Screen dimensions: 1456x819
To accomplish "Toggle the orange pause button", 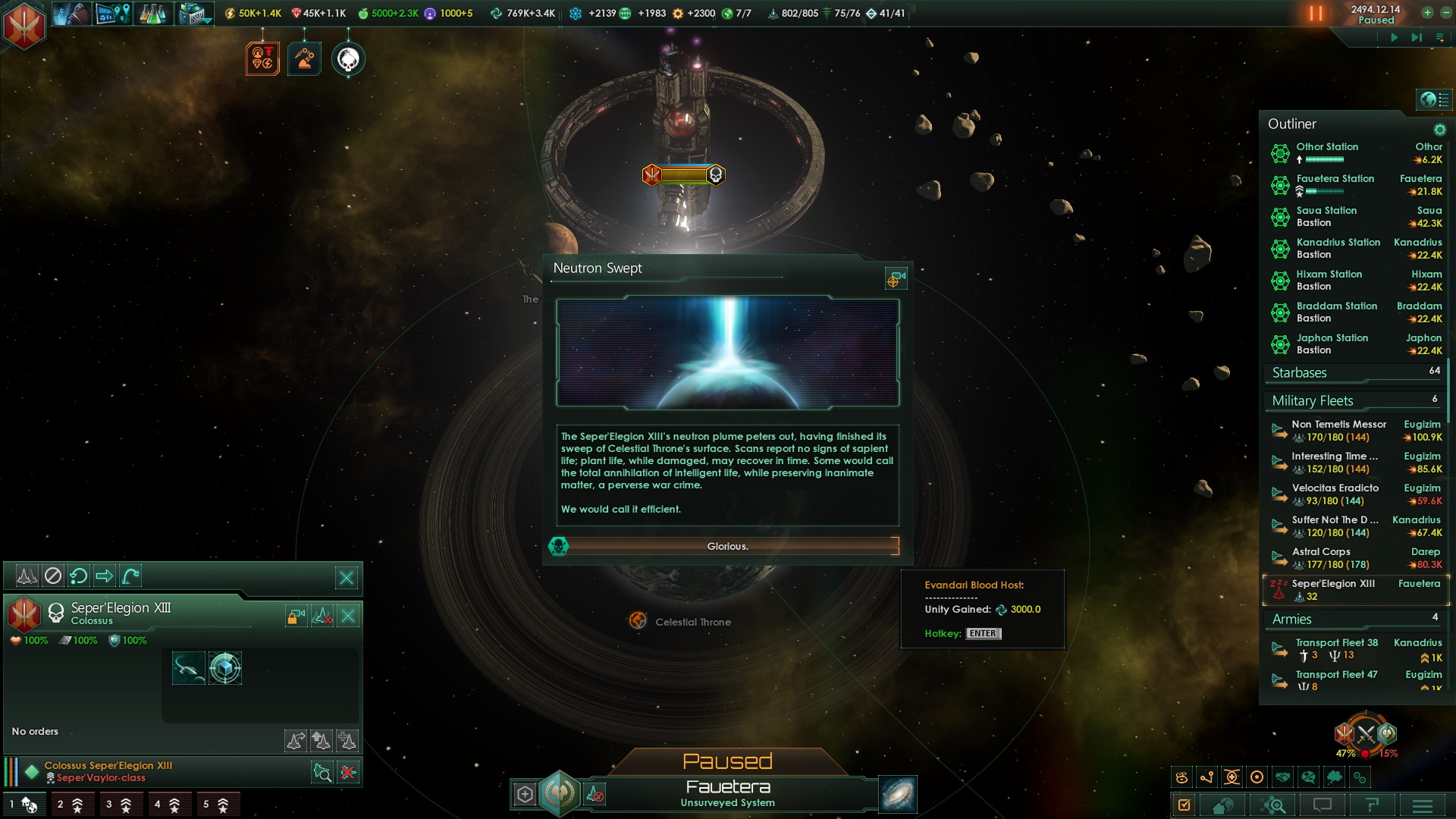I will (1316, 14).
